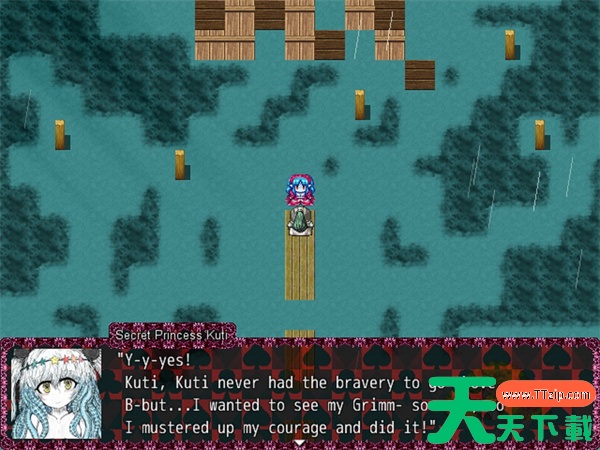Click the dialogue continue arrow indicator
The image size is (600, 450).
click(x=299, y=443)
